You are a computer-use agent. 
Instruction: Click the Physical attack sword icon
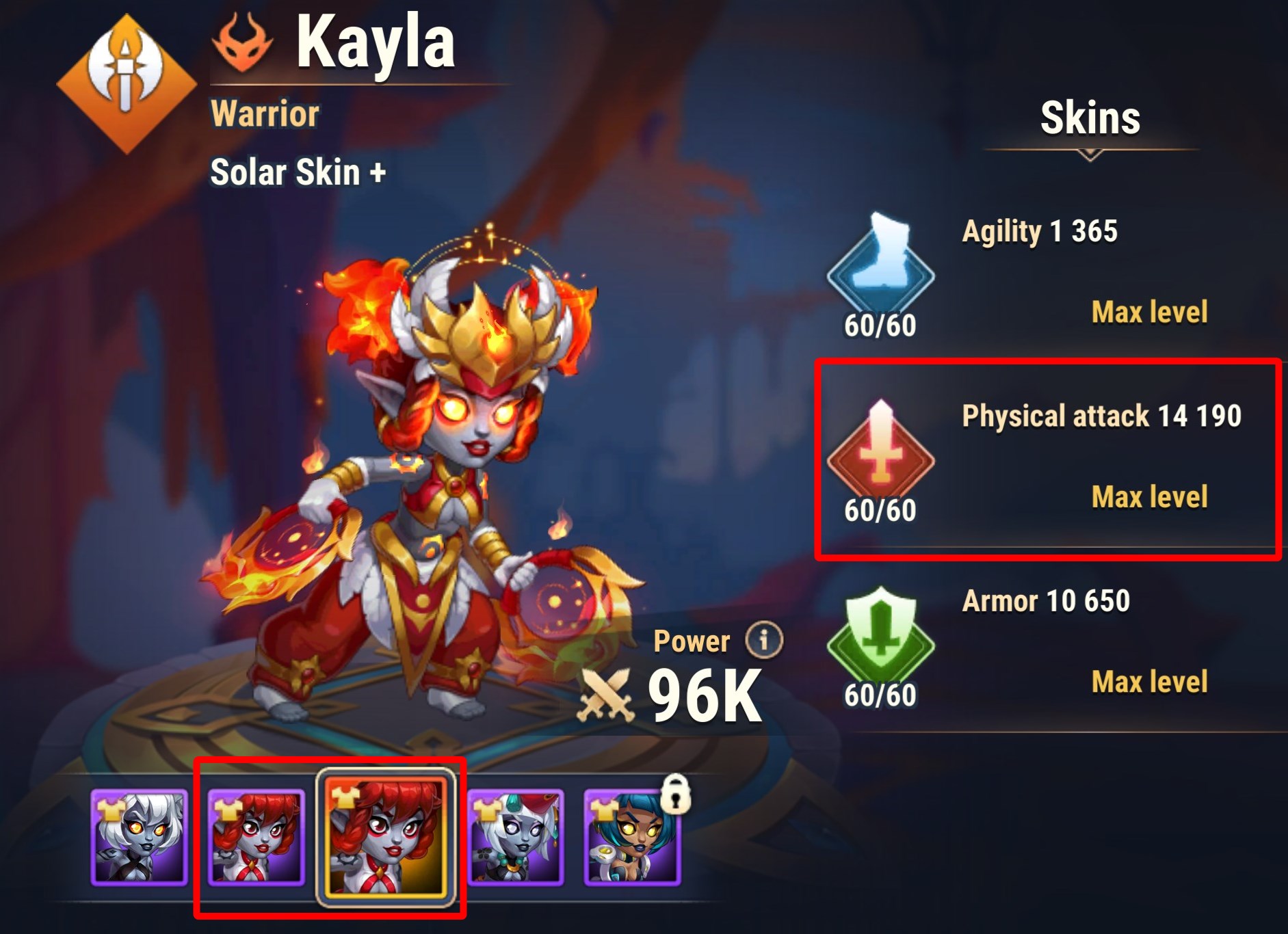(x=880, y=448)
